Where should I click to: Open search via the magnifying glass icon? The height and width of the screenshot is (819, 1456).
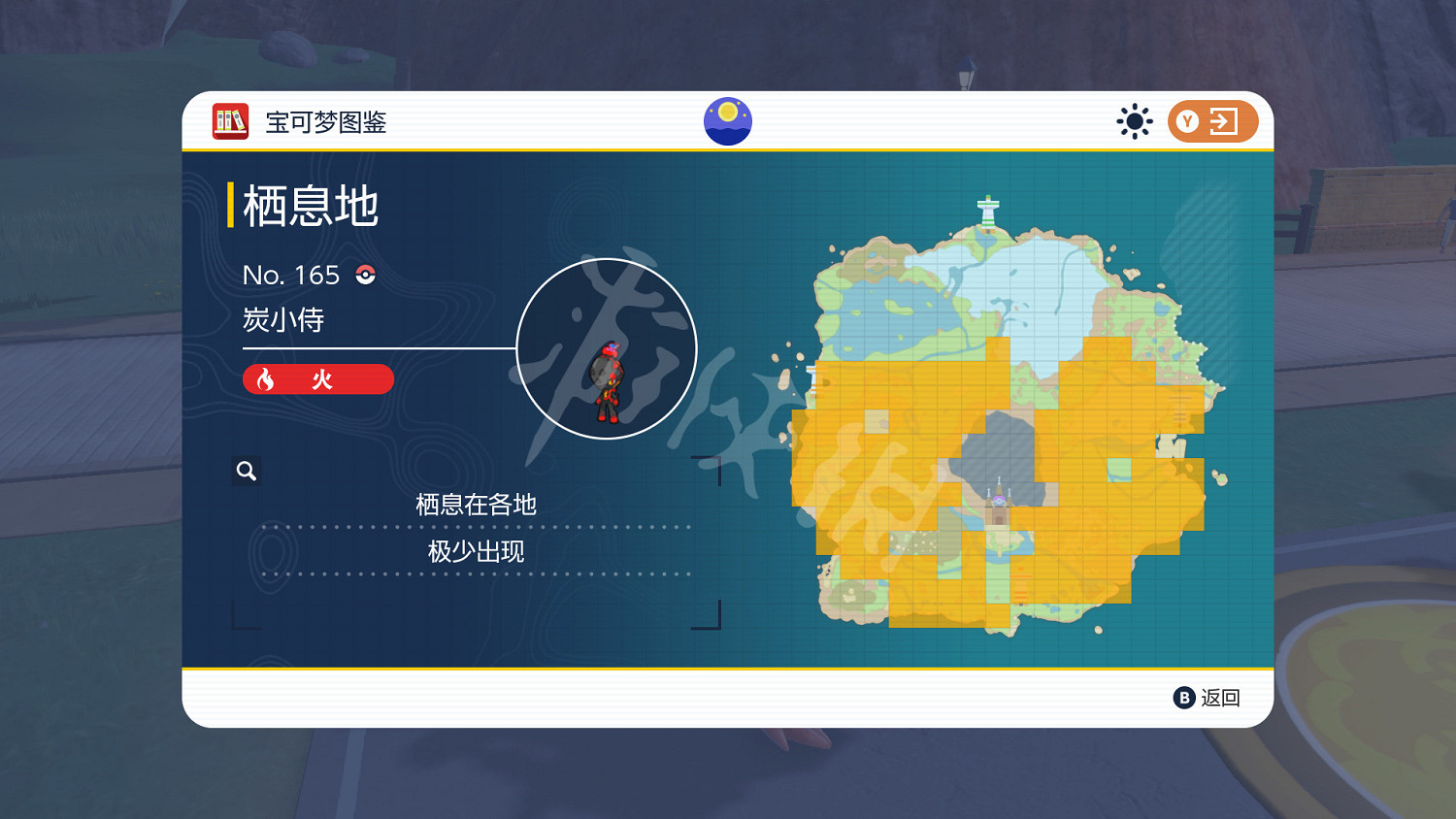(246, 471)
